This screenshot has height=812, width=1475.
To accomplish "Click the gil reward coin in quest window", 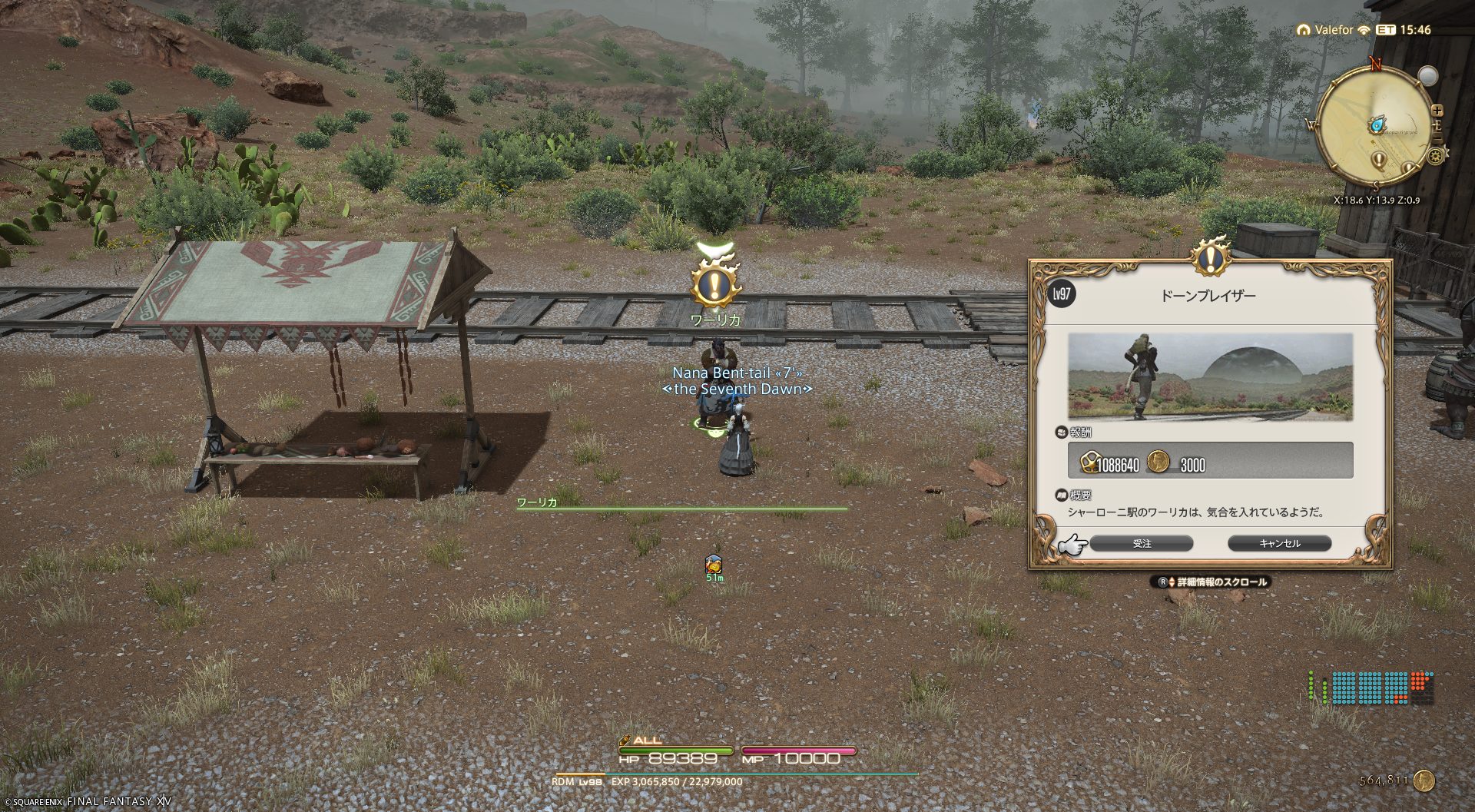I will [x=1158, y=462].
